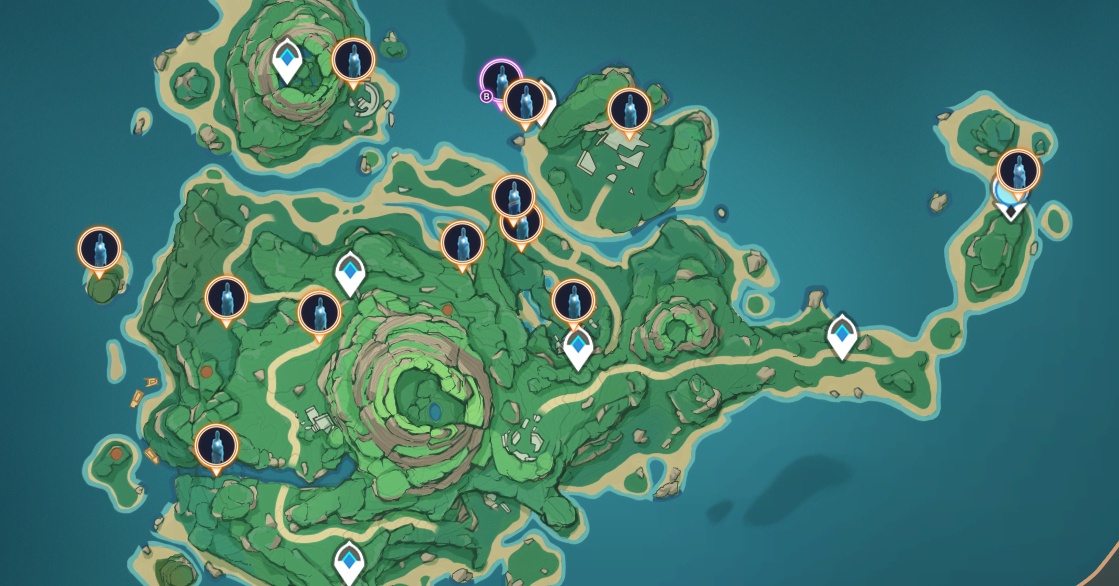Select the statue marker beside the southwestern river
Screen dimensions: 1119x586
point(215,446)
